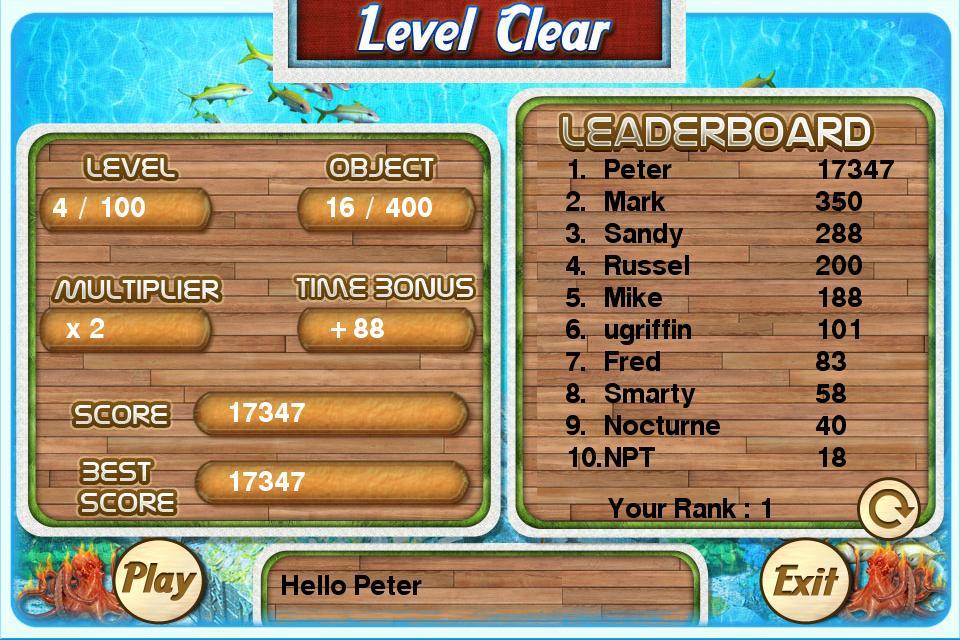Select the Russel leaderboard row
960x640 pixels.
727,266
